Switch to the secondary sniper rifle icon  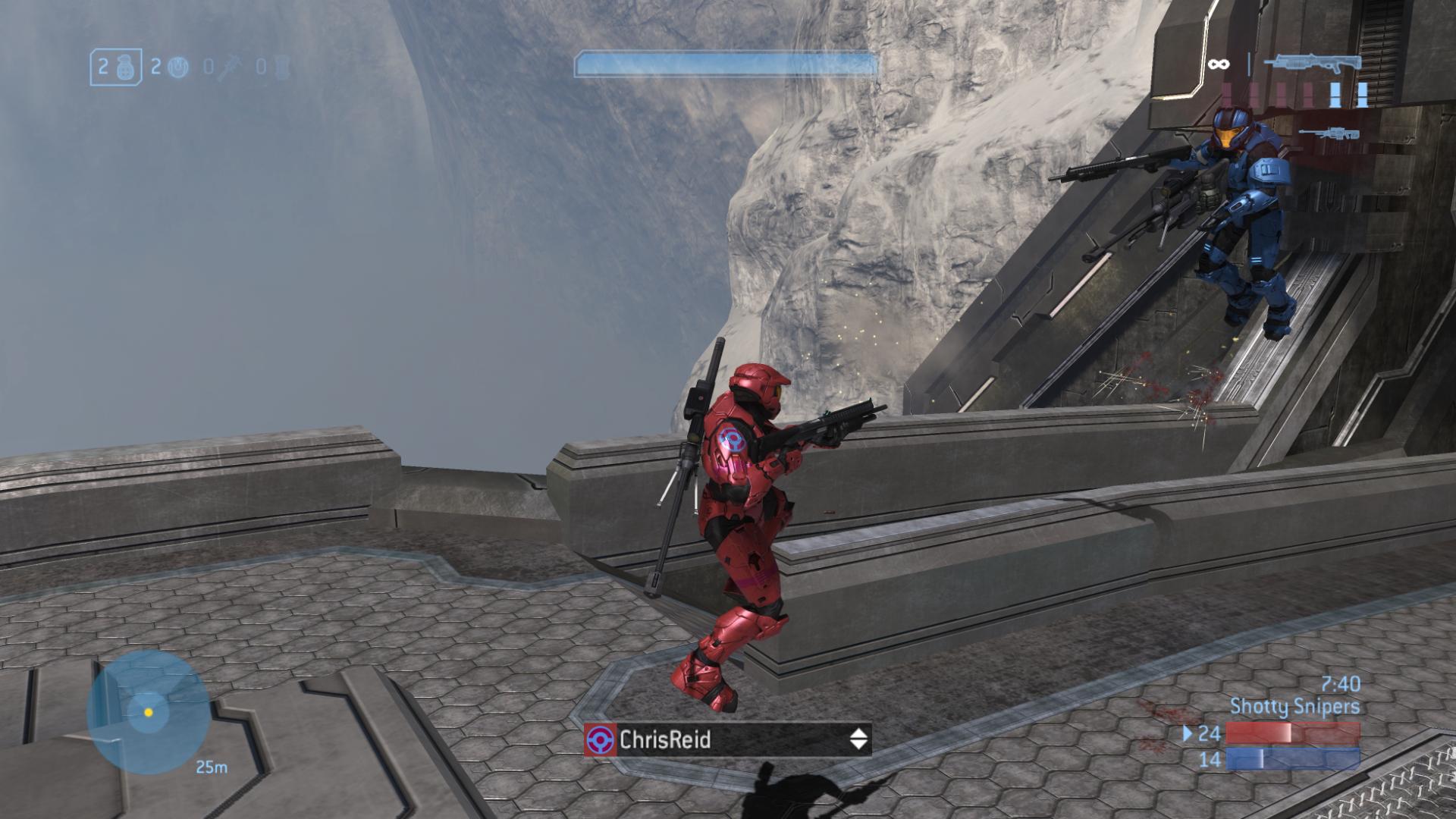coord(1329,134)
